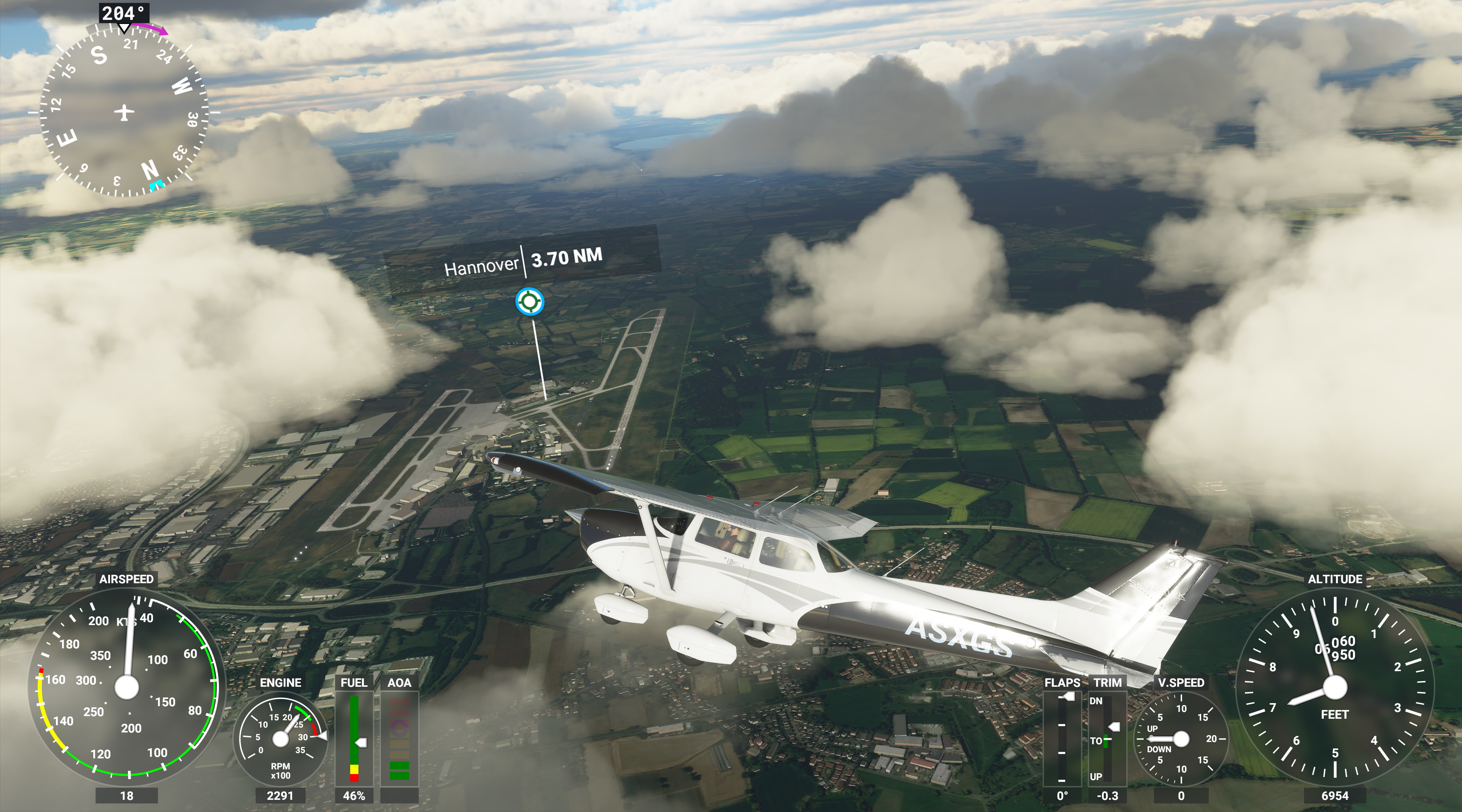Click the Hannover 3.70 NM distance label
This screenshot has height=812, width=1462.
(523, 262)
